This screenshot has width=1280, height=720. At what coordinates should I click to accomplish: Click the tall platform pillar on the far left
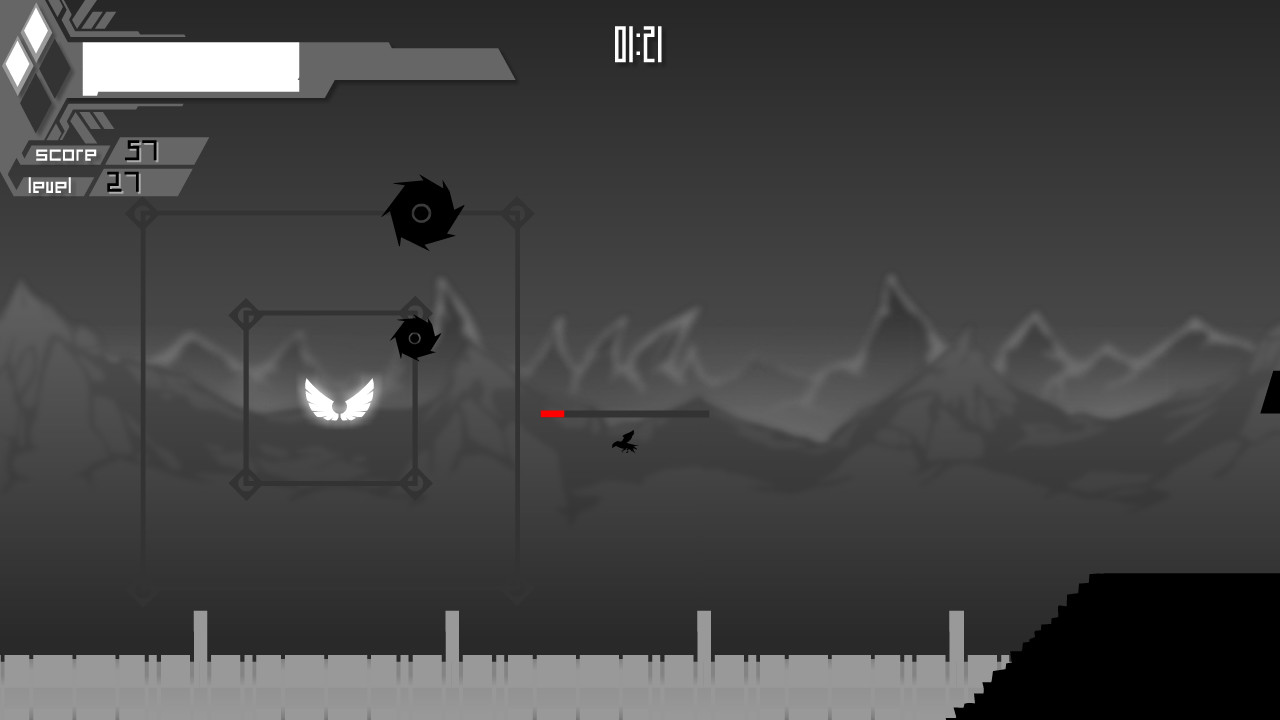[201, 633]
